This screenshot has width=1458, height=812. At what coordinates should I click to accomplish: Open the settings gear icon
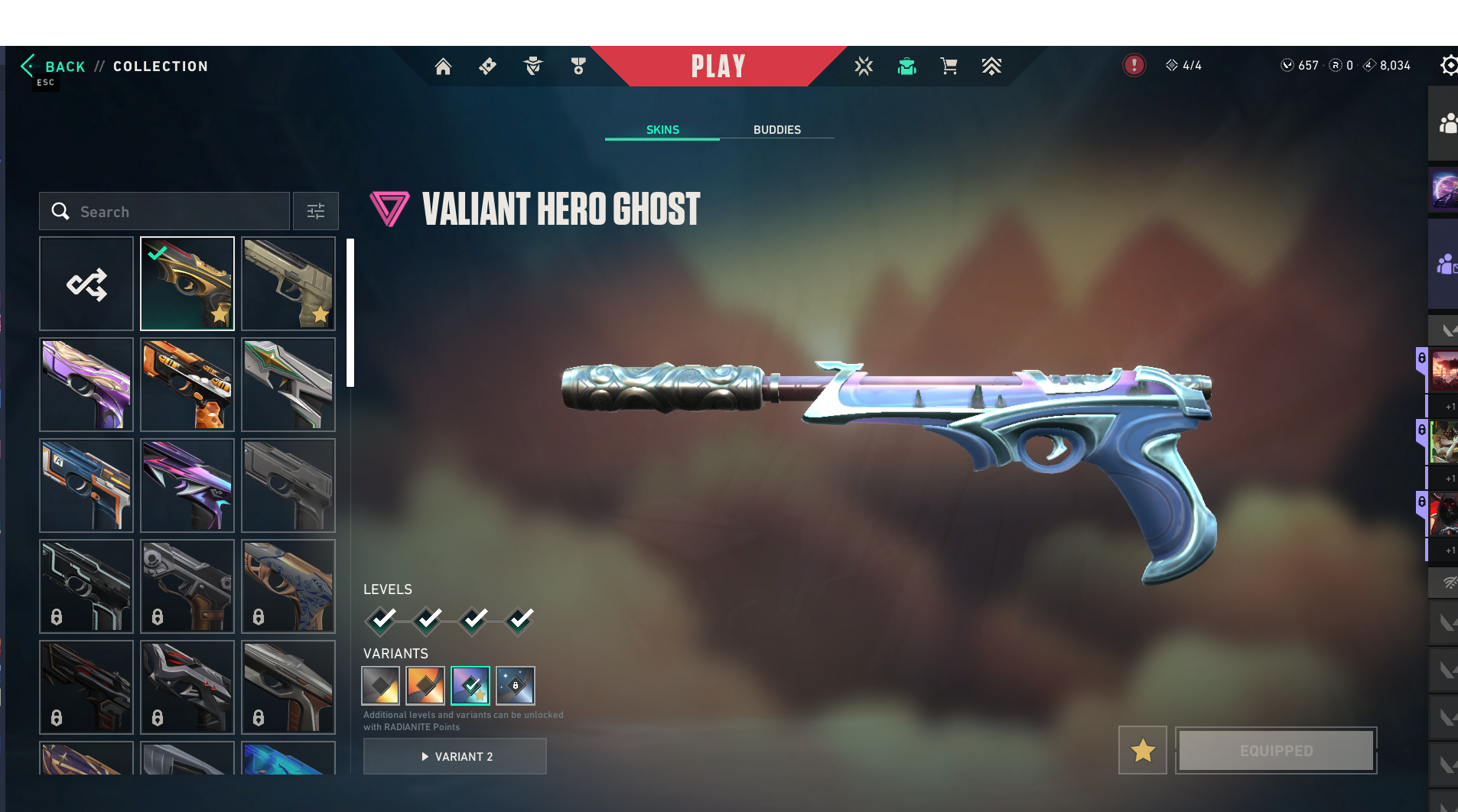(x=1448, y=66)
